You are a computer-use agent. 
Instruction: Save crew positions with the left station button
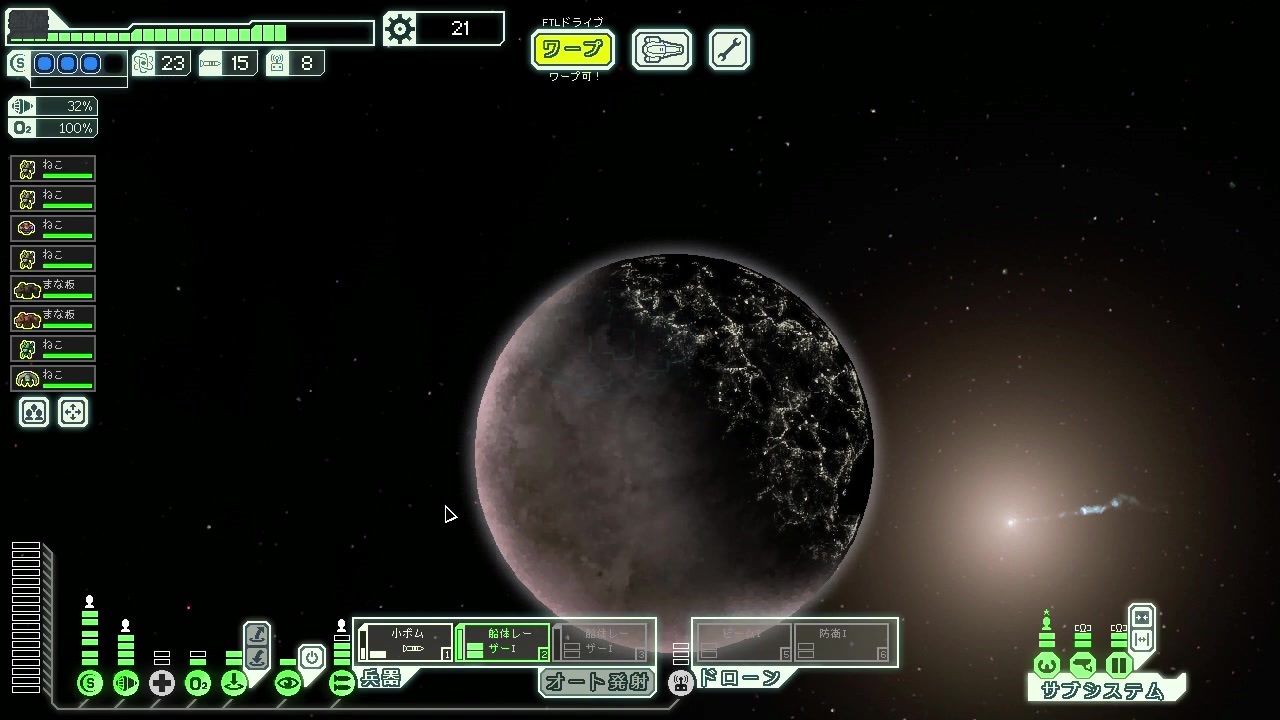[34, 412]
